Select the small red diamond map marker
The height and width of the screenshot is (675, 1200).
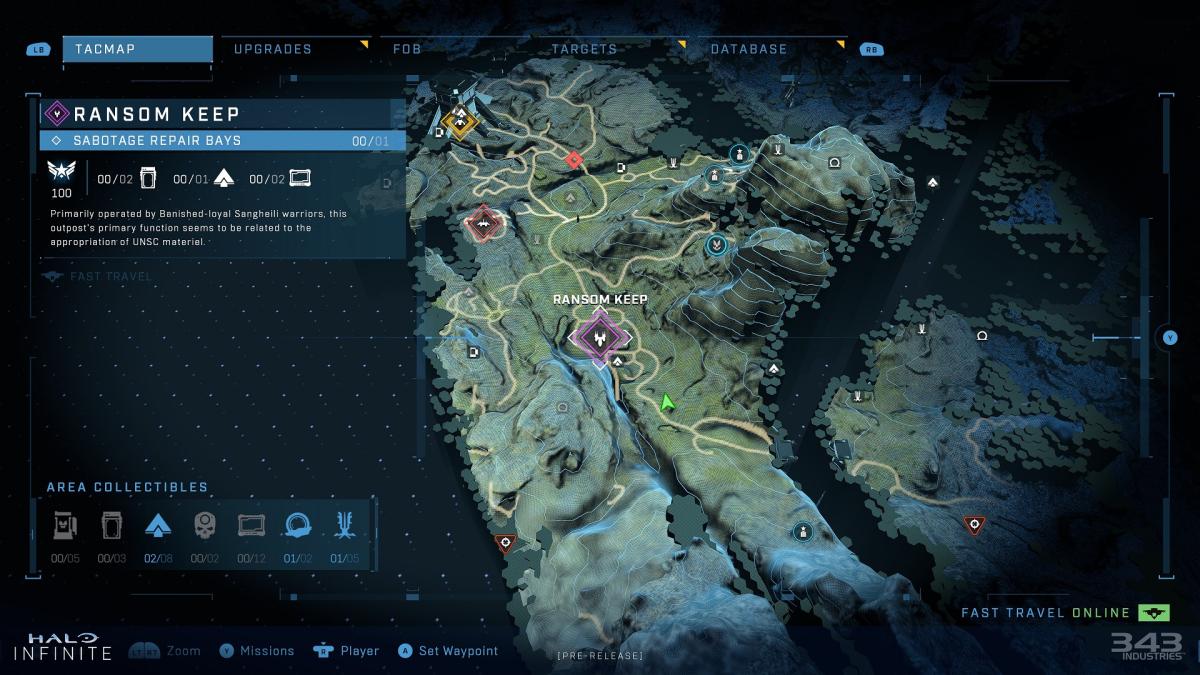573,159
